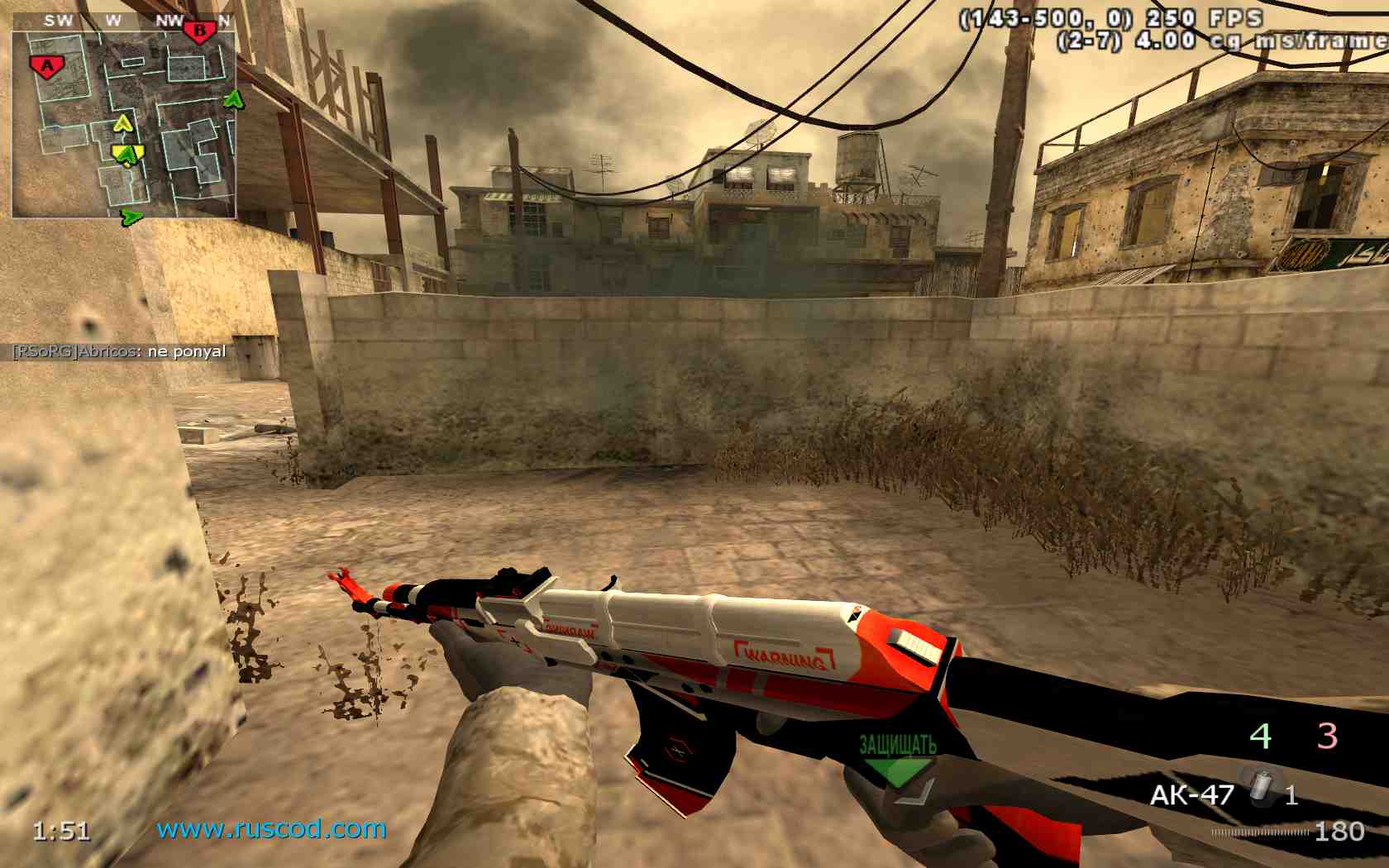Select the SW compass heading label

click(x=57, y=19)
